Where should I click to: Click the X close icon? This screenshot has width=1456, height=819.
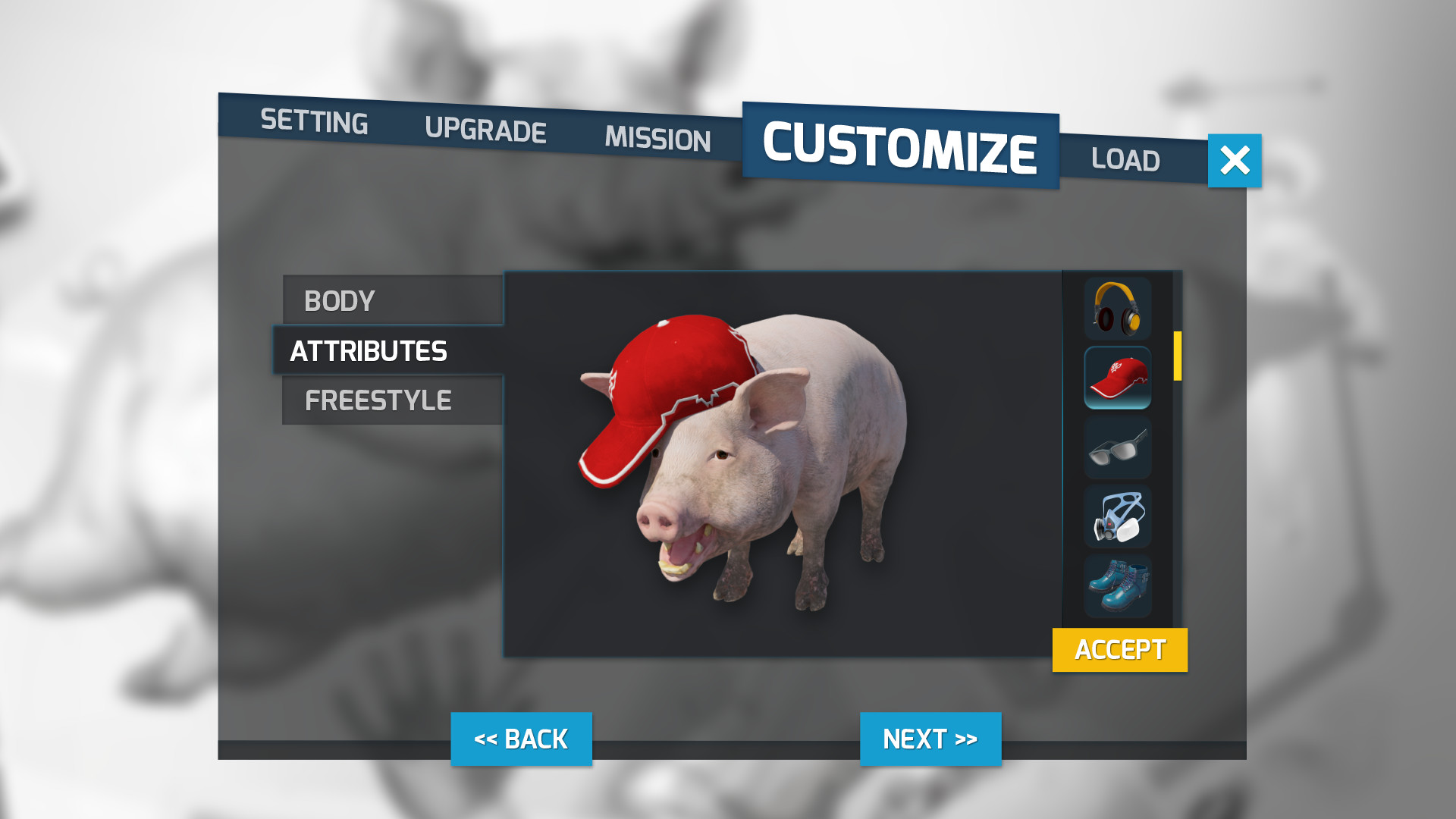click(x=1235, y=160)
